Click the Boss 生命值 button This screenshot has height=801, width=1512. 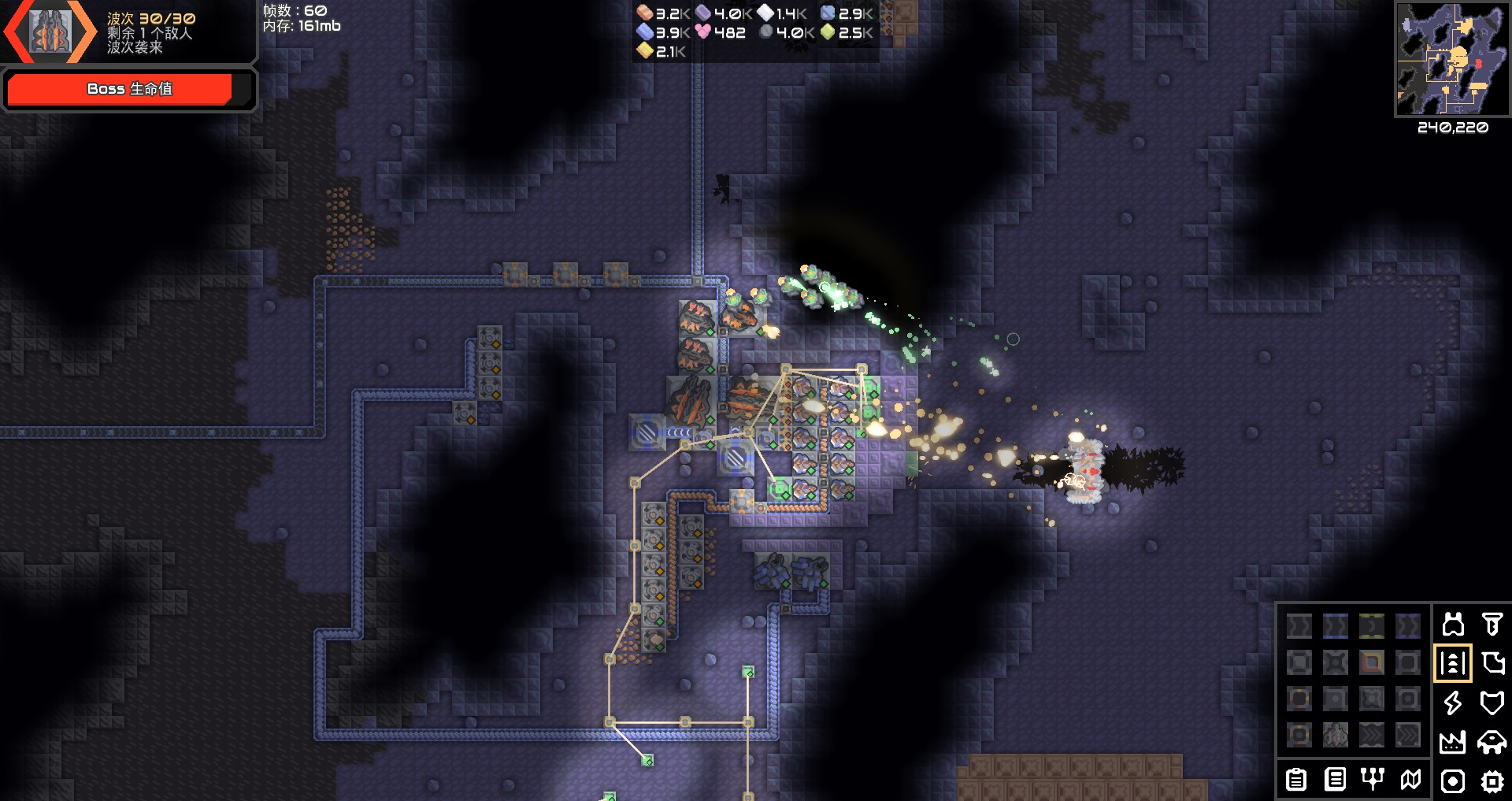pos(130,89)
